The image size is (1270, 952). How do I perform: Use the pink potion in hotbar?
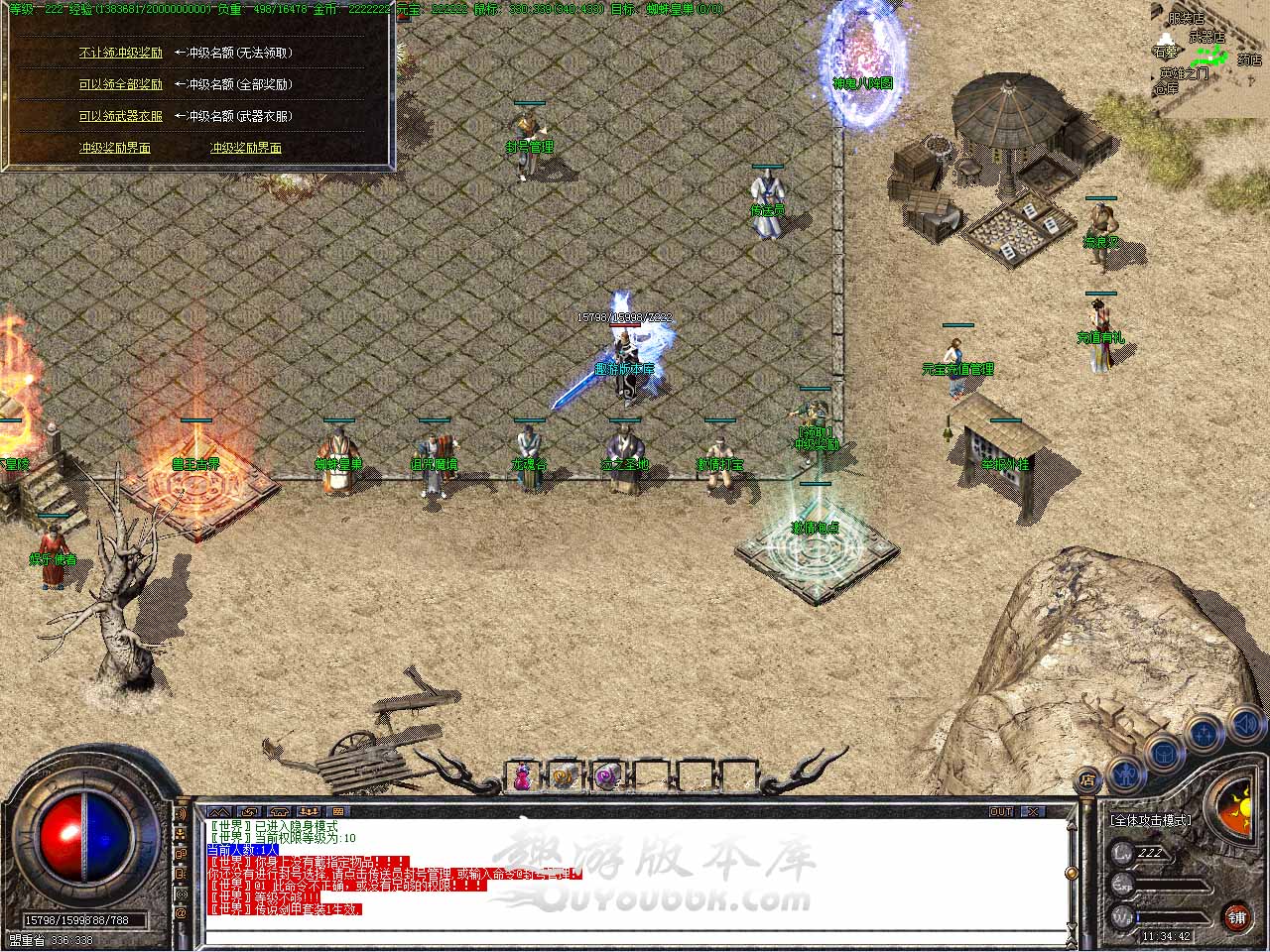pos(522,776)
